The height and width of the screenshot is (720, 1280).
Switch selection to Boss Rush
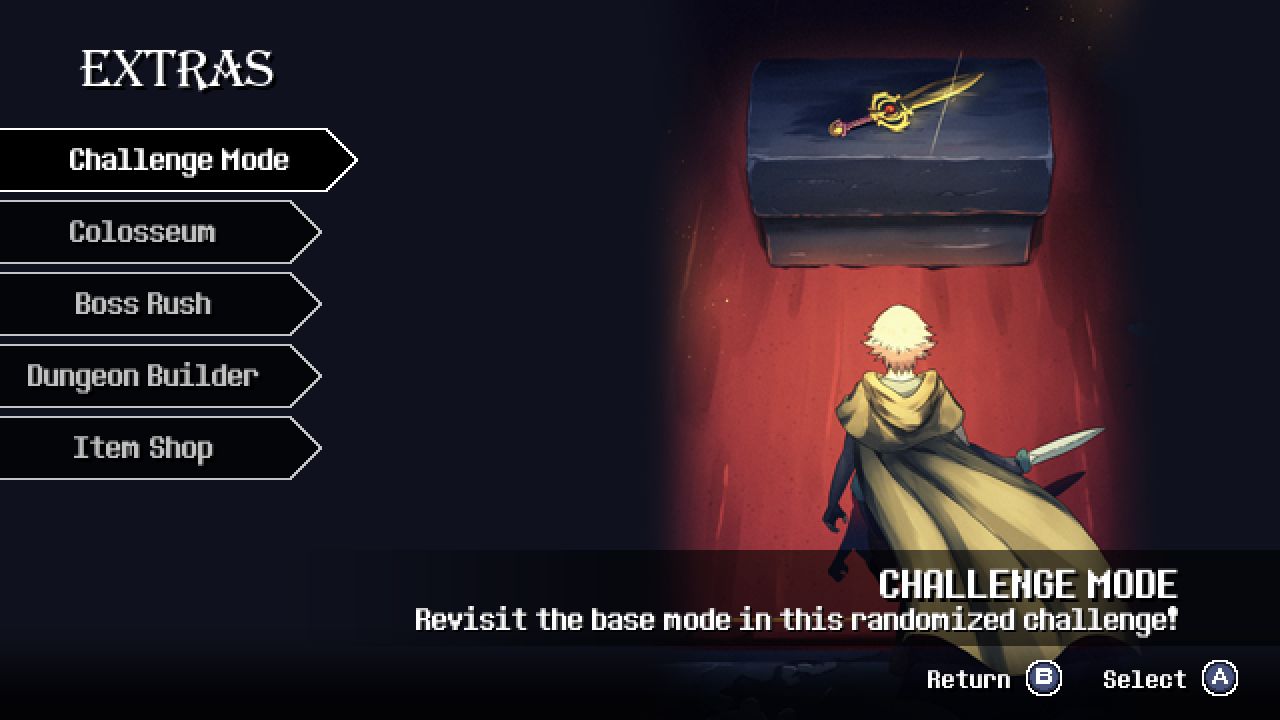coord(143,303)
